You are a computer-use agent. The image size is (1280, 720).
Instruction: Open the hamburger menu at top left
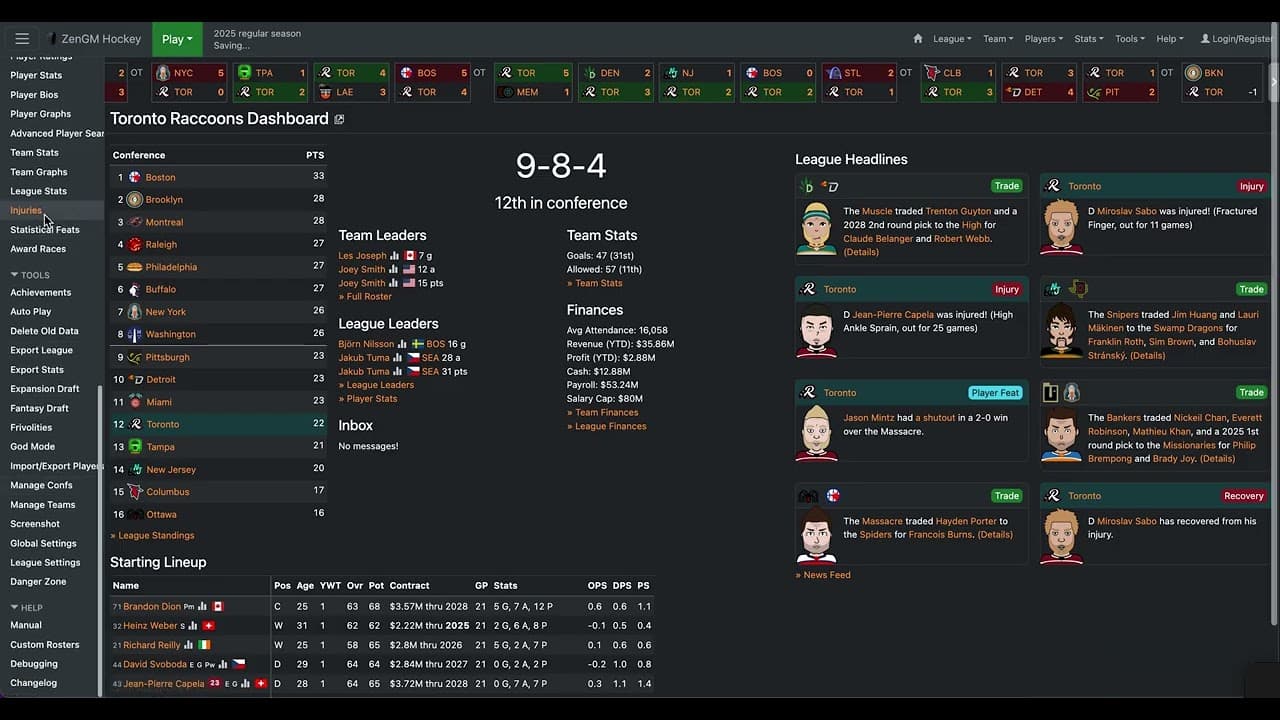tap(22, 38)
